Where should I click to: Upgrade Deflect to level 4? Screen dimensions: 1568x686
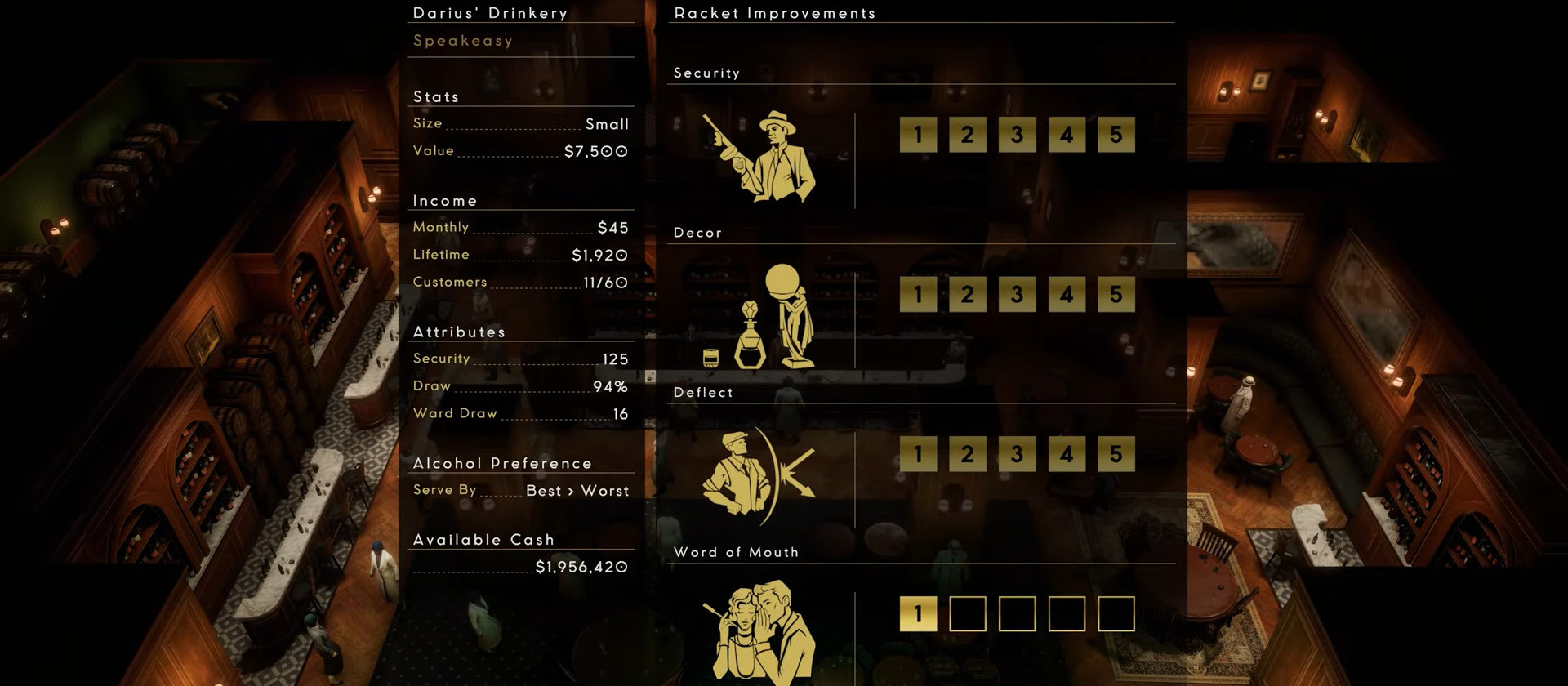point(1067,454)
